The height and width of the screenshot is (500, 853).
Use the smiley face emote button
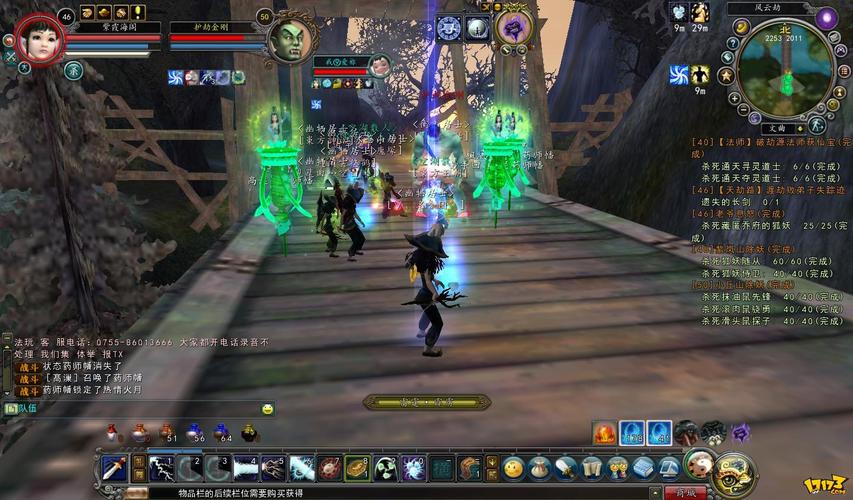coord(513,467)
